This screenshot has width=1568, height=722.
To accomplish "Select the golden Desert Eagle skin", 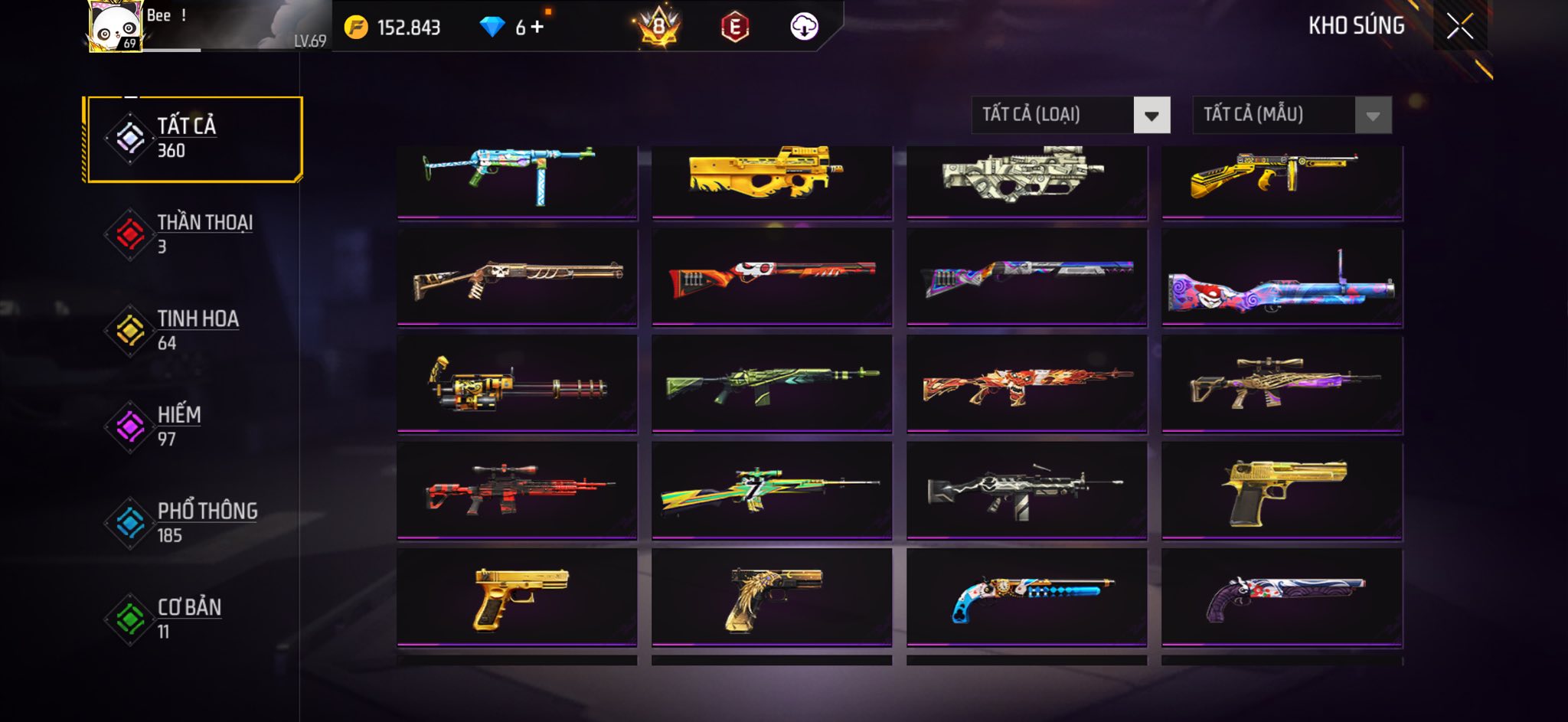I will click(1282, 491).
